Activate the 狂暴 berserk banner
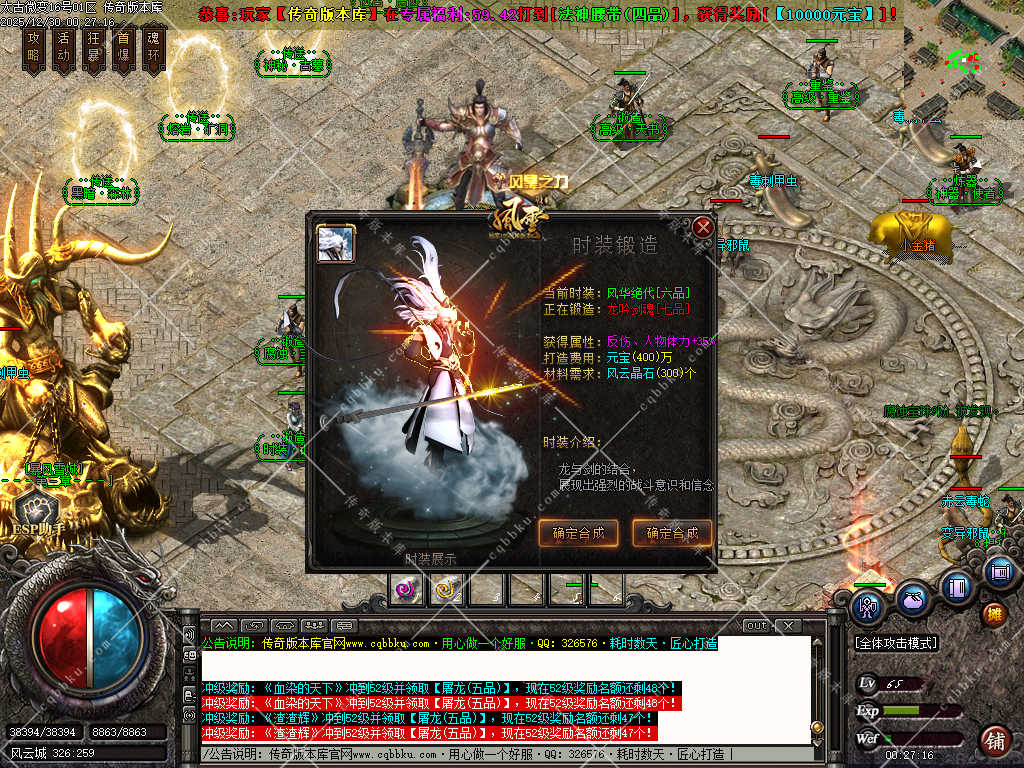The image size is (1024, 768). 93,48
